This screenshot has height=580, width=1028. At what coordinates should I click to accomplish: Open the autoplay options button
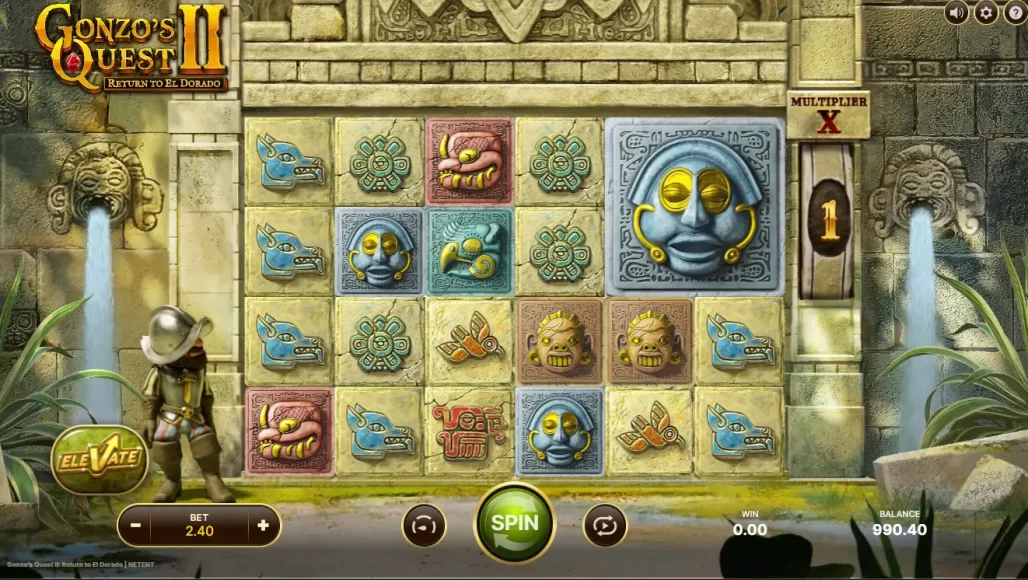coord(605,525)
